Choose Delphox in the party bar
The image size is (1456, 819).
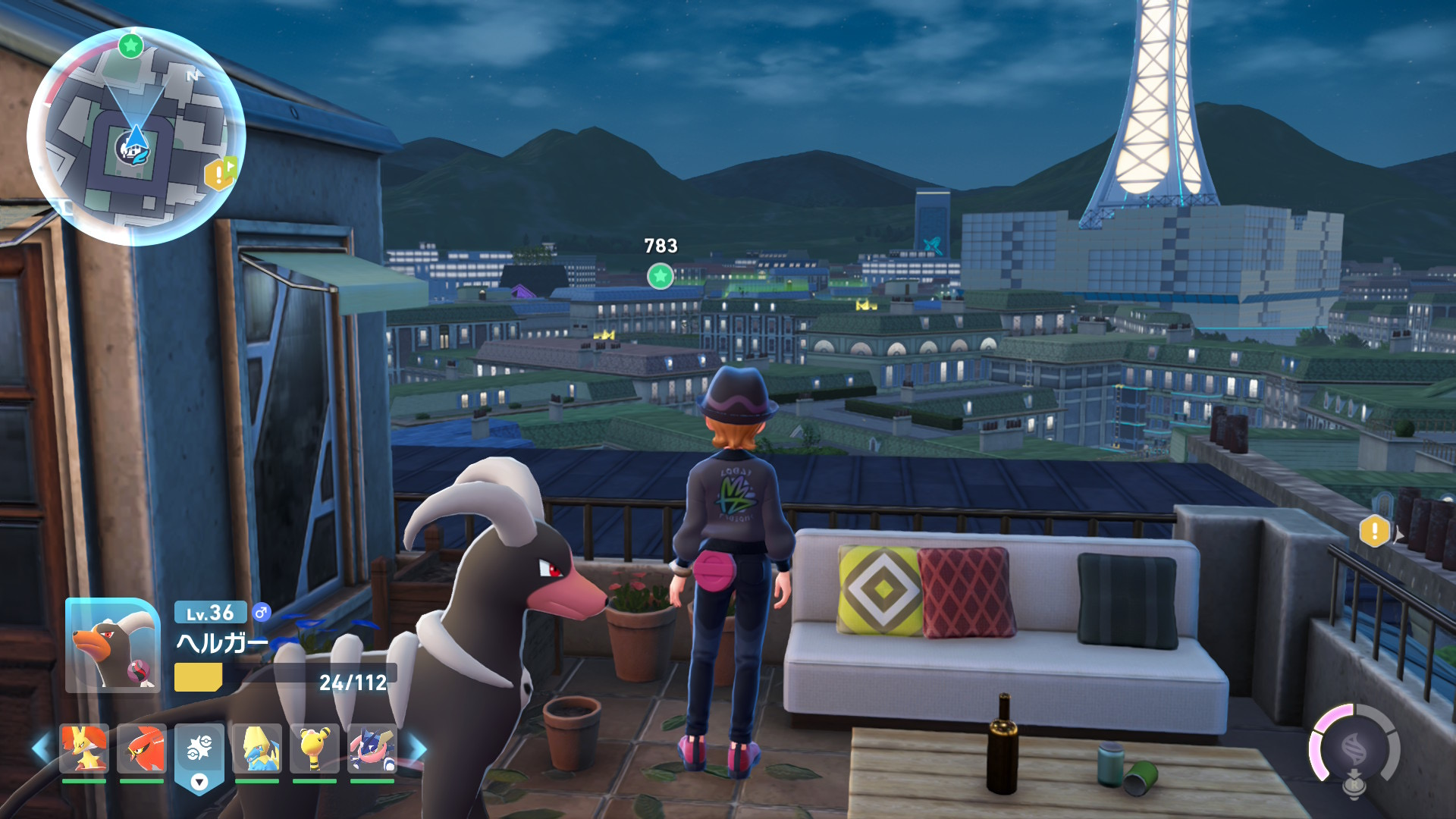84,748
